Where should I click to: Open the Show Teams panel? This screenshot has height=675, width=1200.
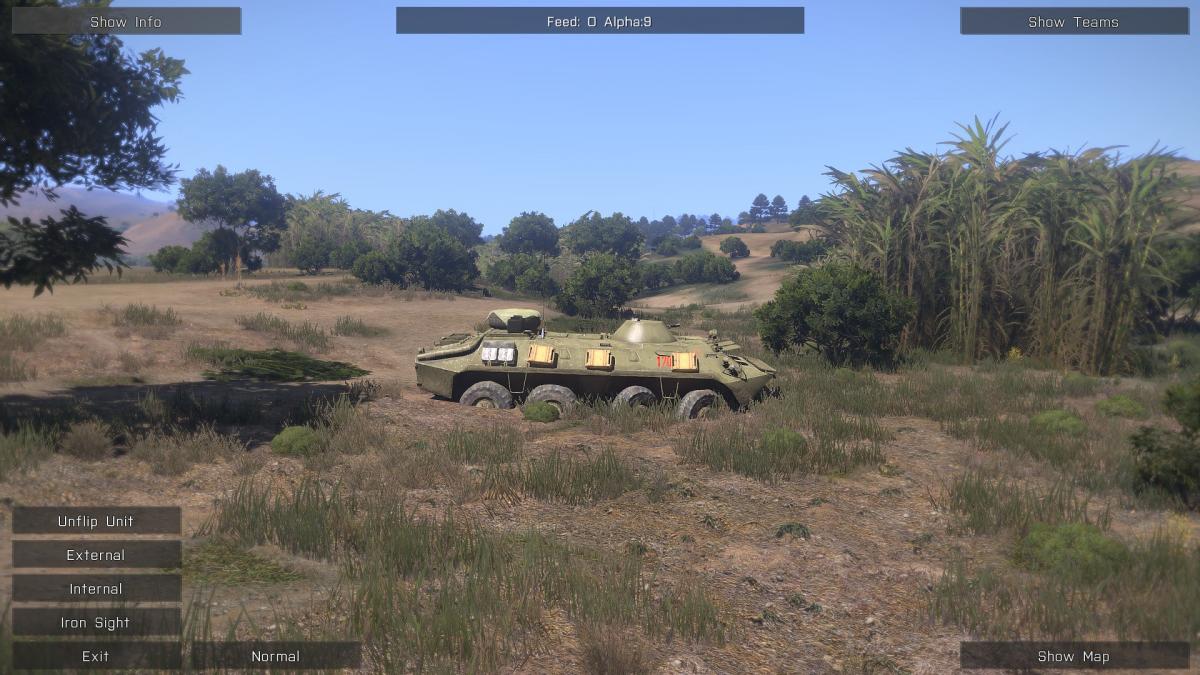tap(1074, 21)
